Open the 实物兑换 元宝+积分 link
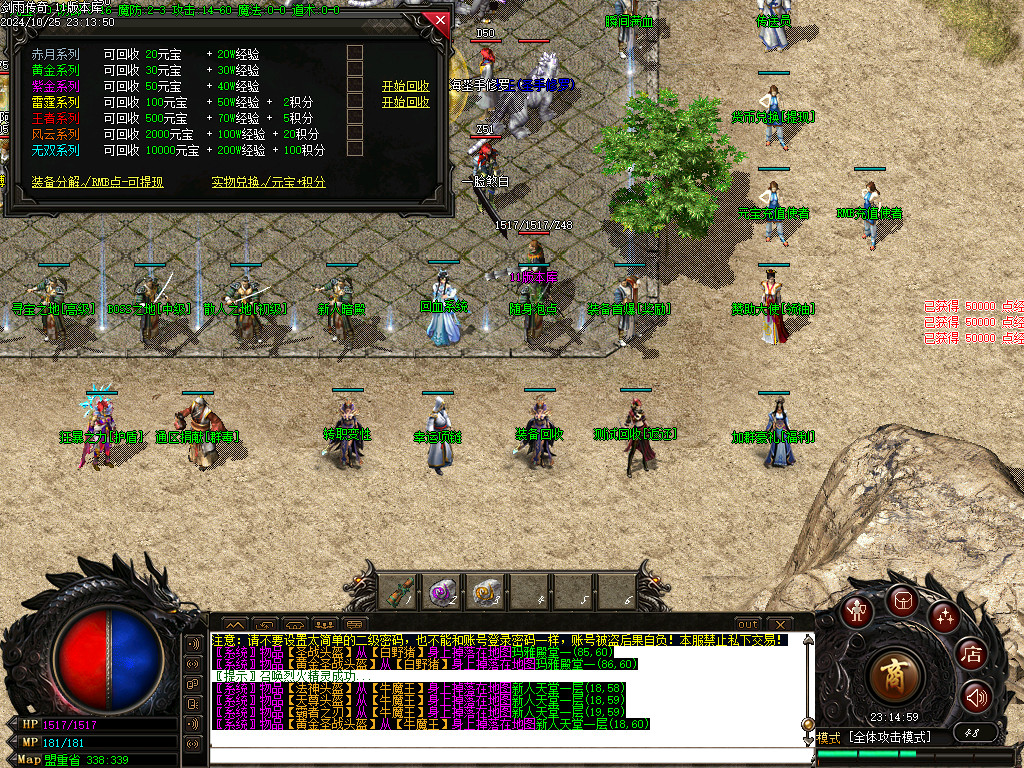Viewport: 1024px width, 768px height. (x=268, y=182)
